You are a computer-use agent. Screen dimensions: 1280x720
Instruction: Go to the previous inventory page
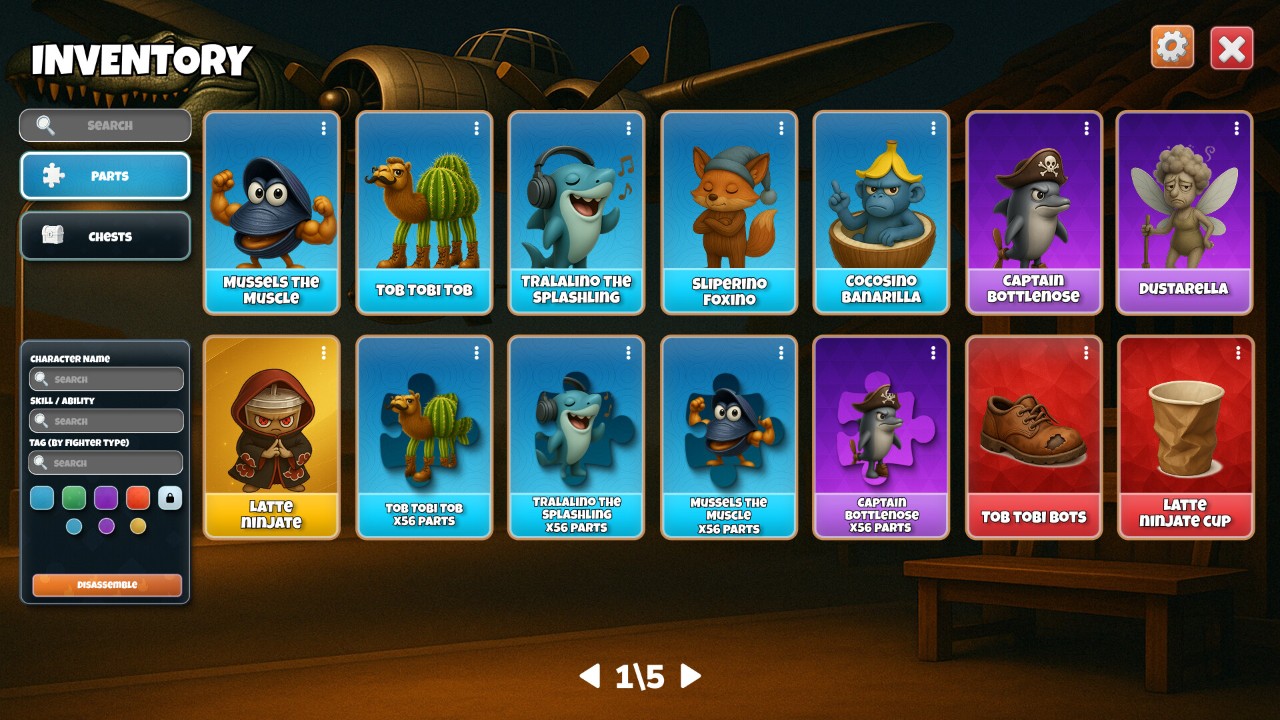coord(590,677)
